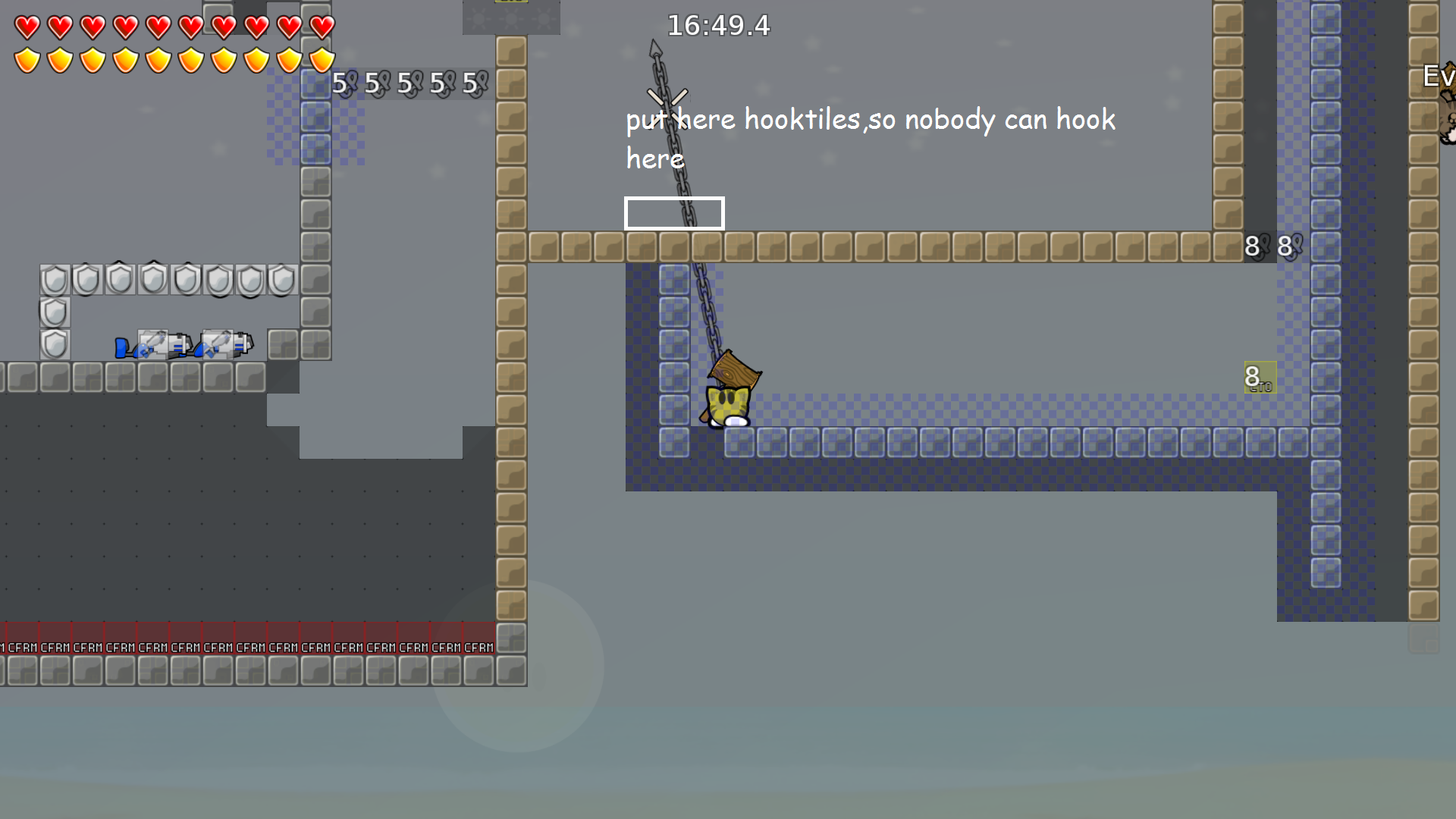The height and width of the screenshot is (819, 1456).
Task: Select the tee carrying the wooden shield
Action: tap(728, 398)
